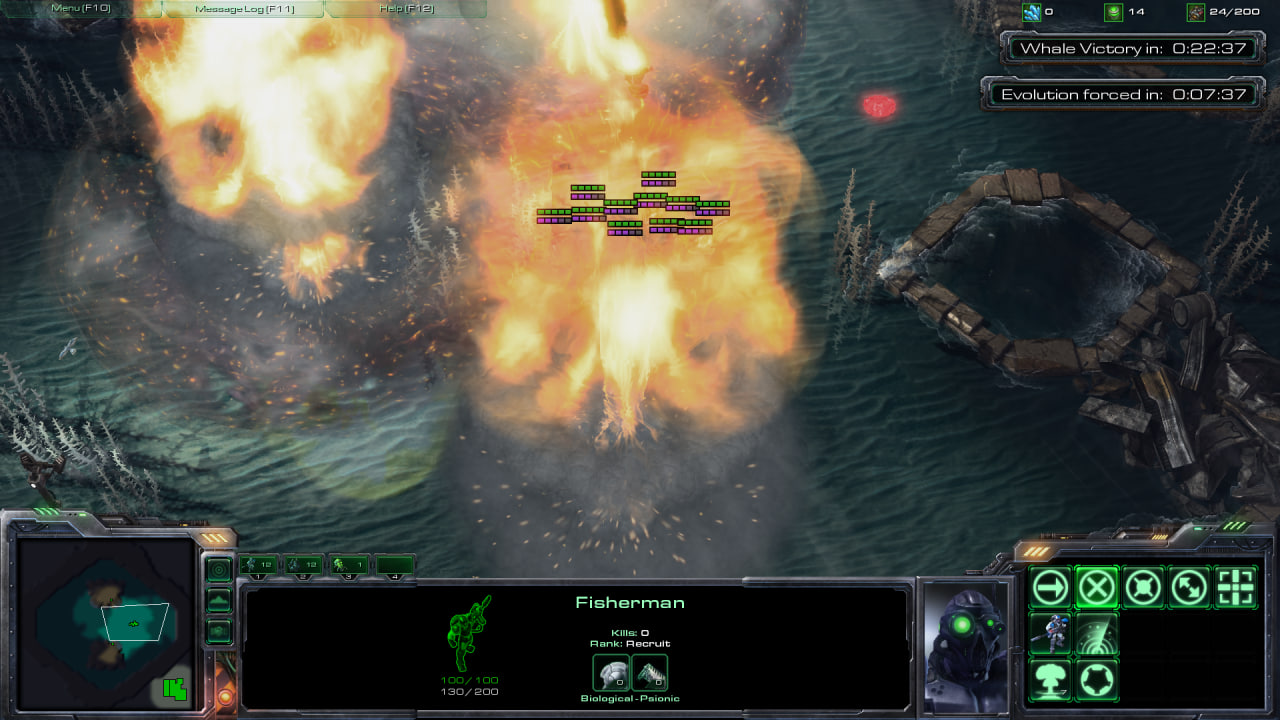Click the pentagon-shaped ability icon
The width and height of the screenshot is (1280, 720).
(x=1097, y=681)
